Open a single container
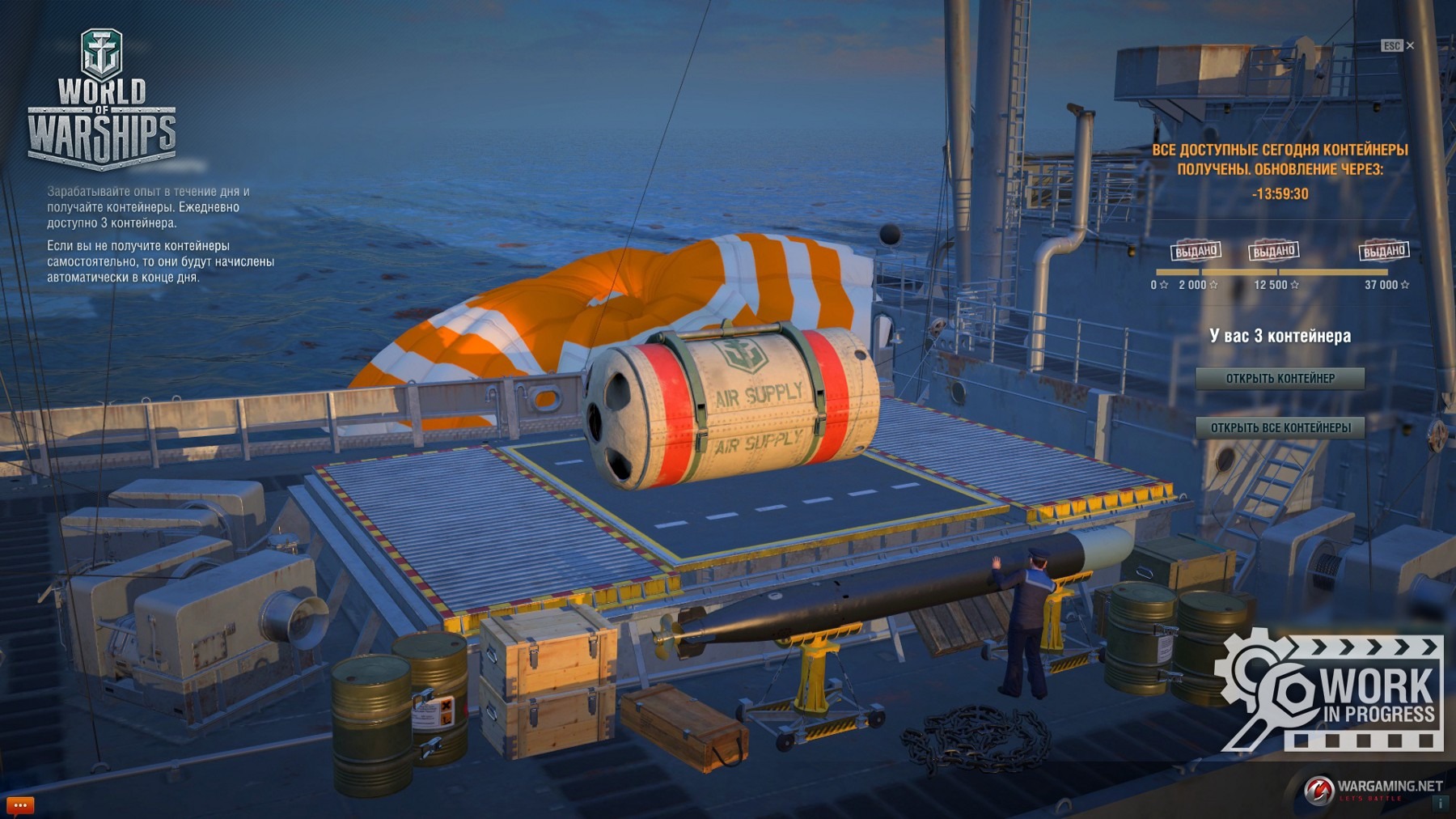1456x819 pixels. [x=1280, y=379]
